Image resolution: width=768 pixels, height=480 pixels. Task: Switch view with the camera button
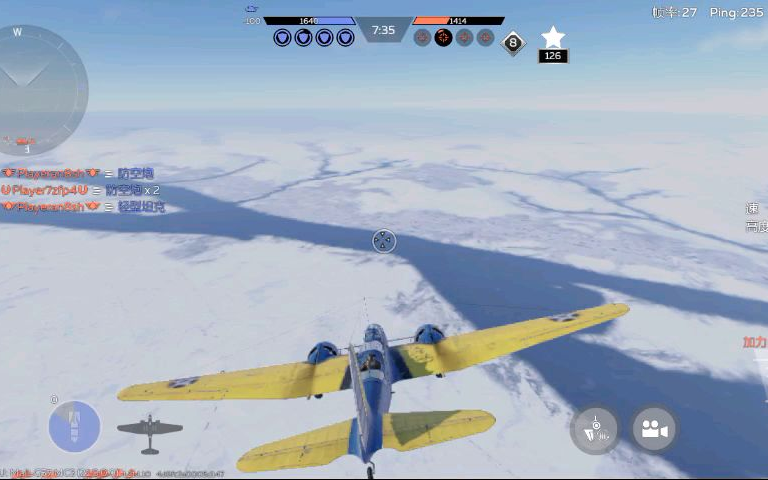click(x=654, y=429)
